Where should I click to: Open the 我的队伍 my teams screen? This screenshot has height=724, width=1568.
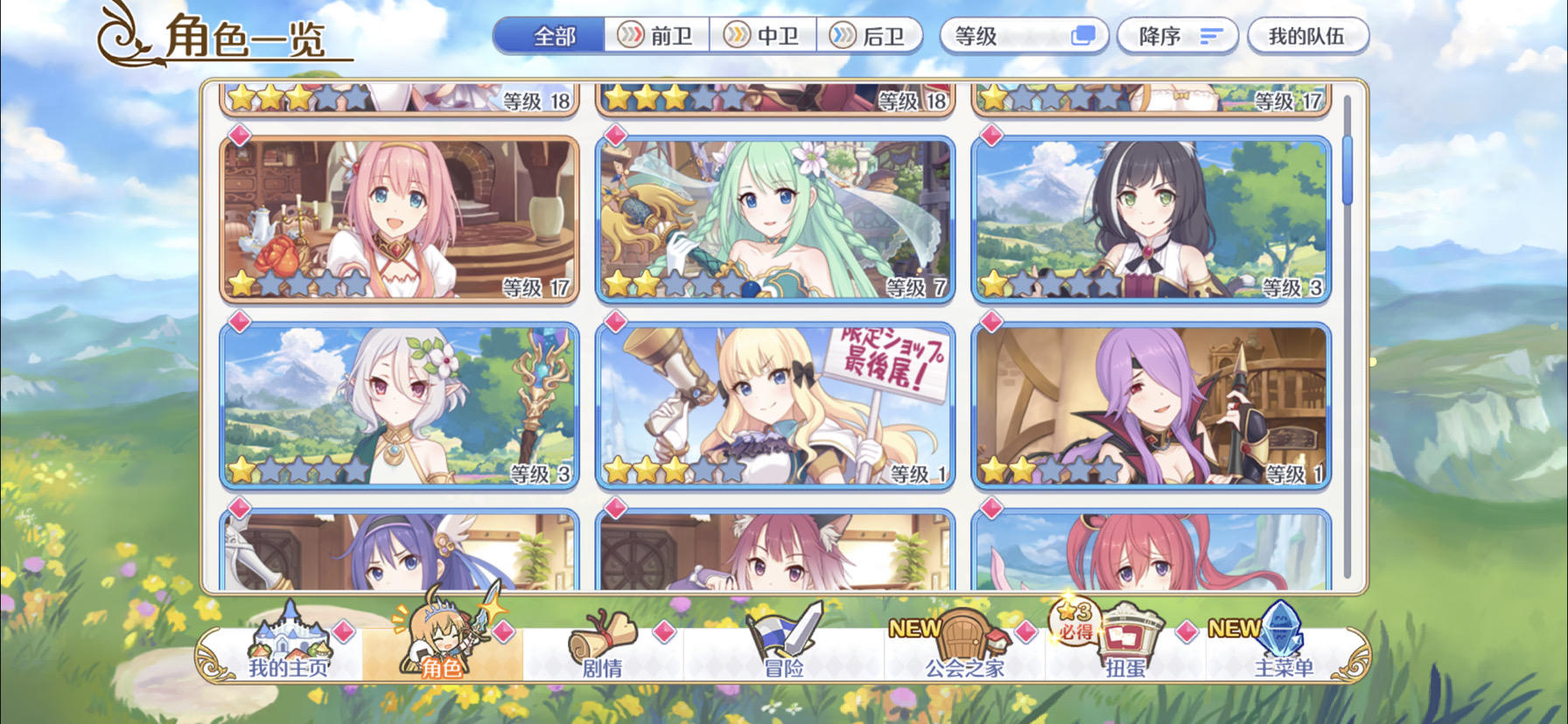tap(1309, 35)
